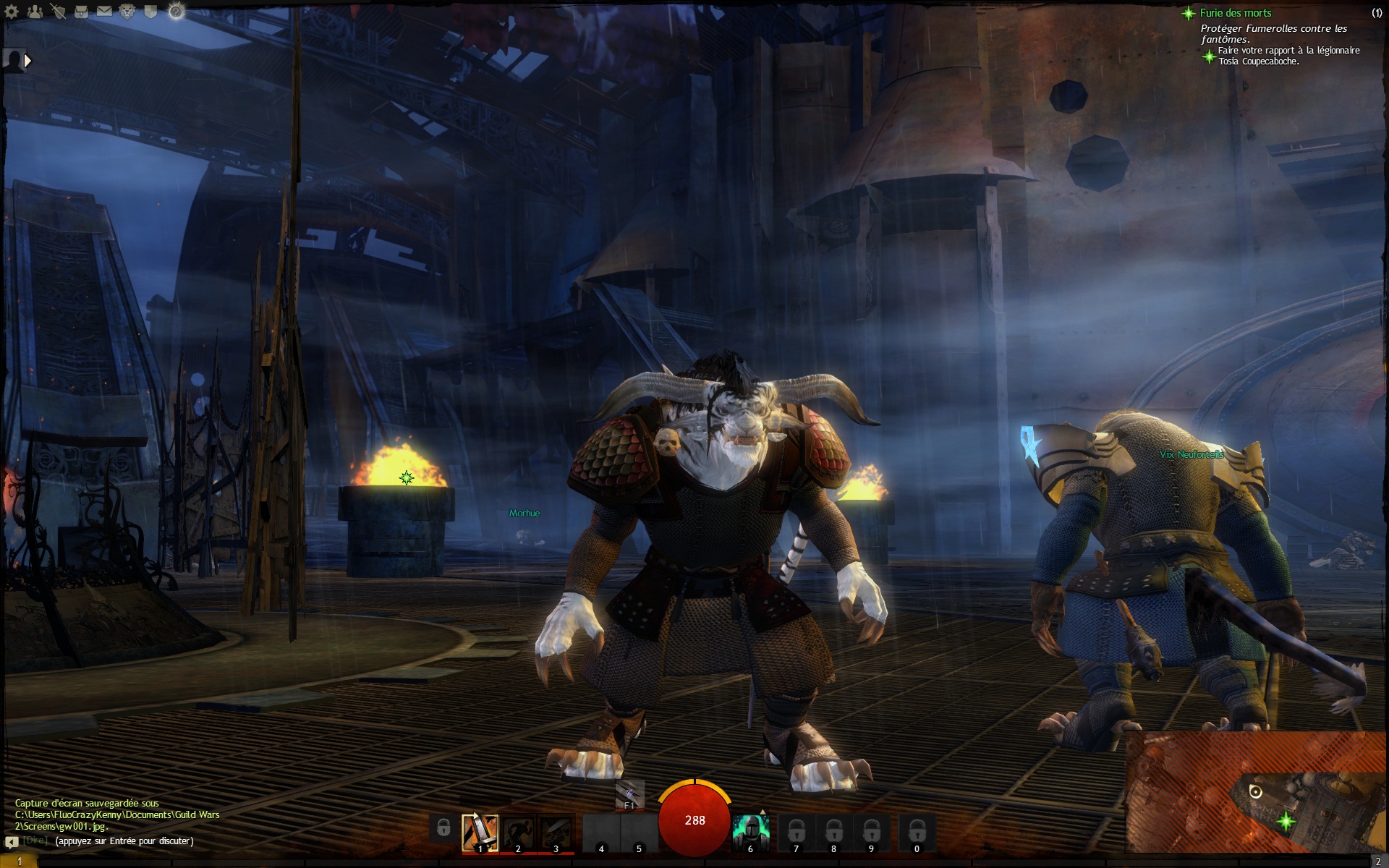The image size is (1389, 868).
Task: Open the guild shield icon
Action: 150,12
